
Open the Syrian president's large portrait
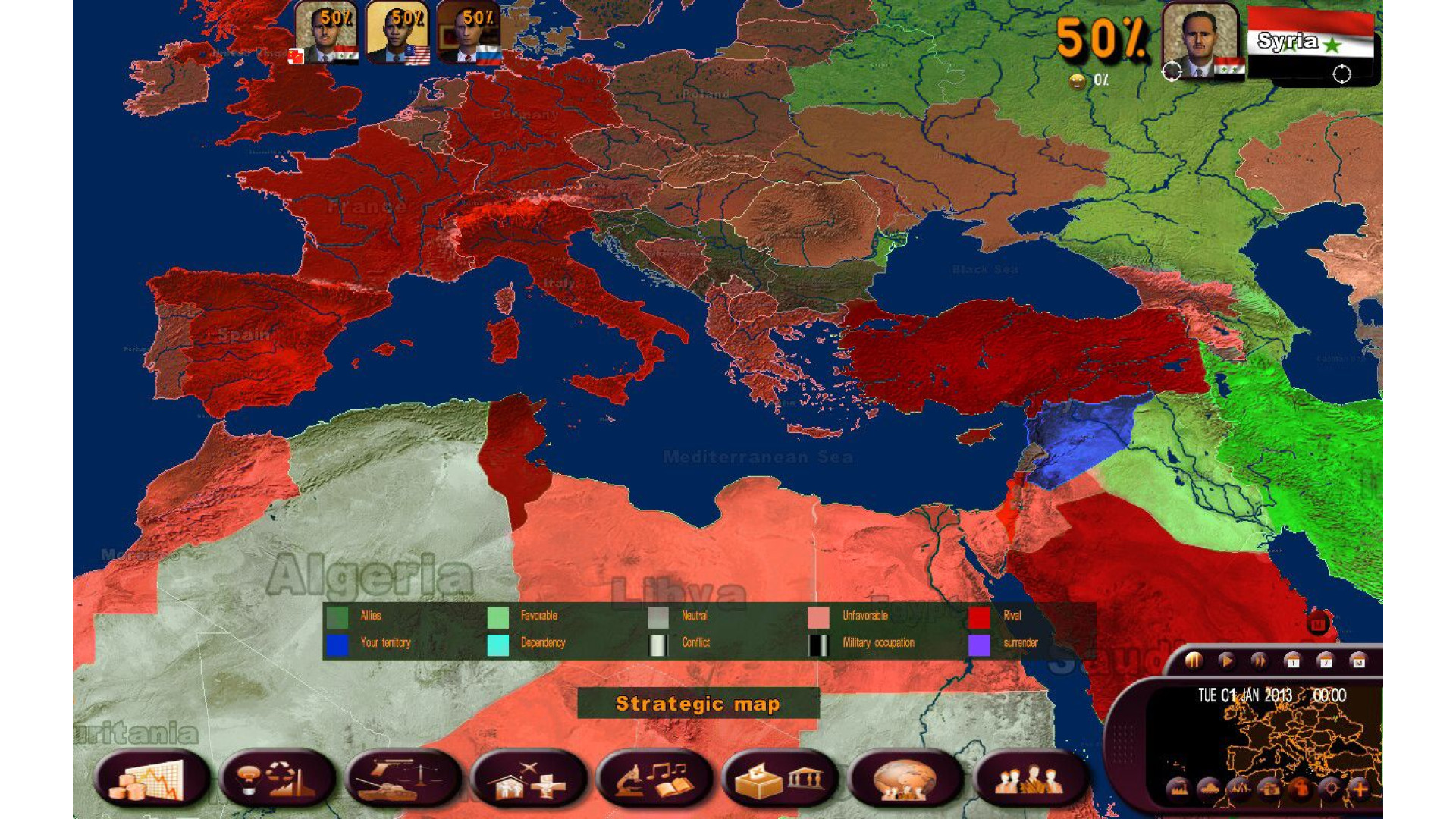[1200, 39]
